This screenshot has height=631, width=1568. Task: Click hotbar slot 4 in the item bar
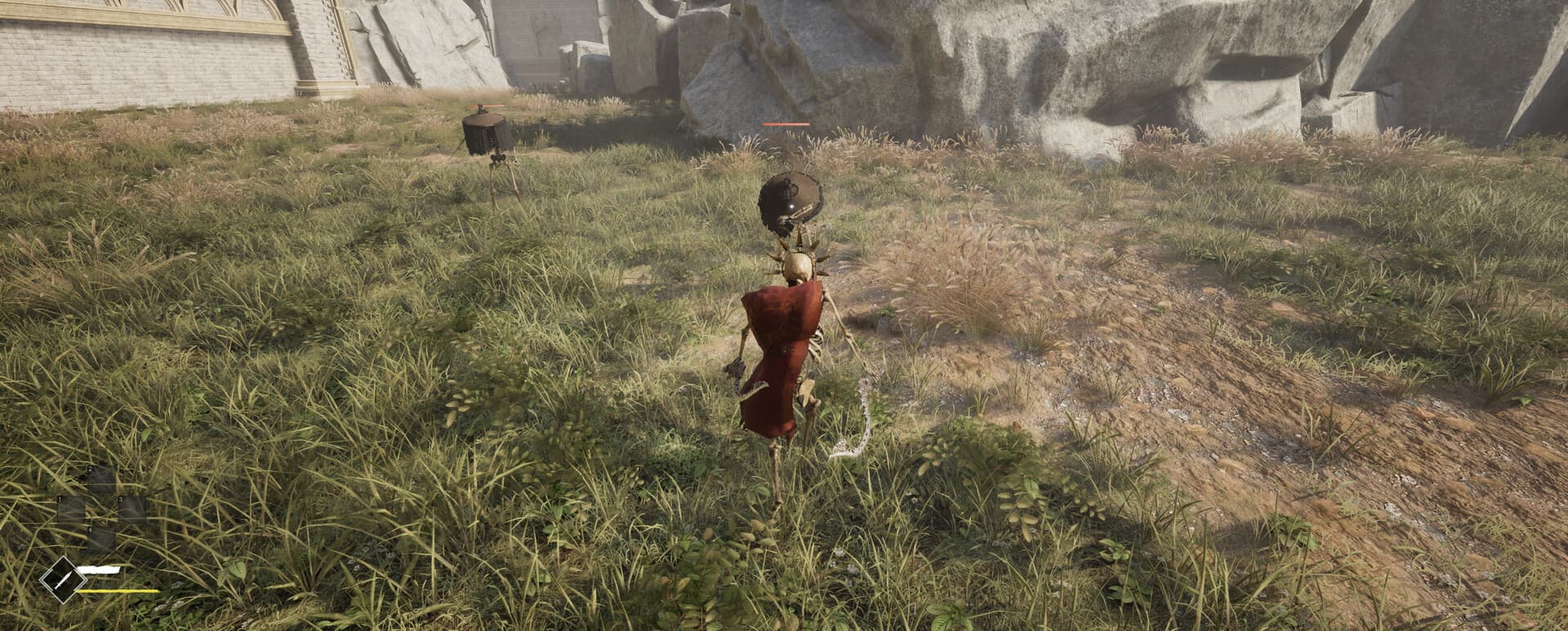[x=100, y=538]
